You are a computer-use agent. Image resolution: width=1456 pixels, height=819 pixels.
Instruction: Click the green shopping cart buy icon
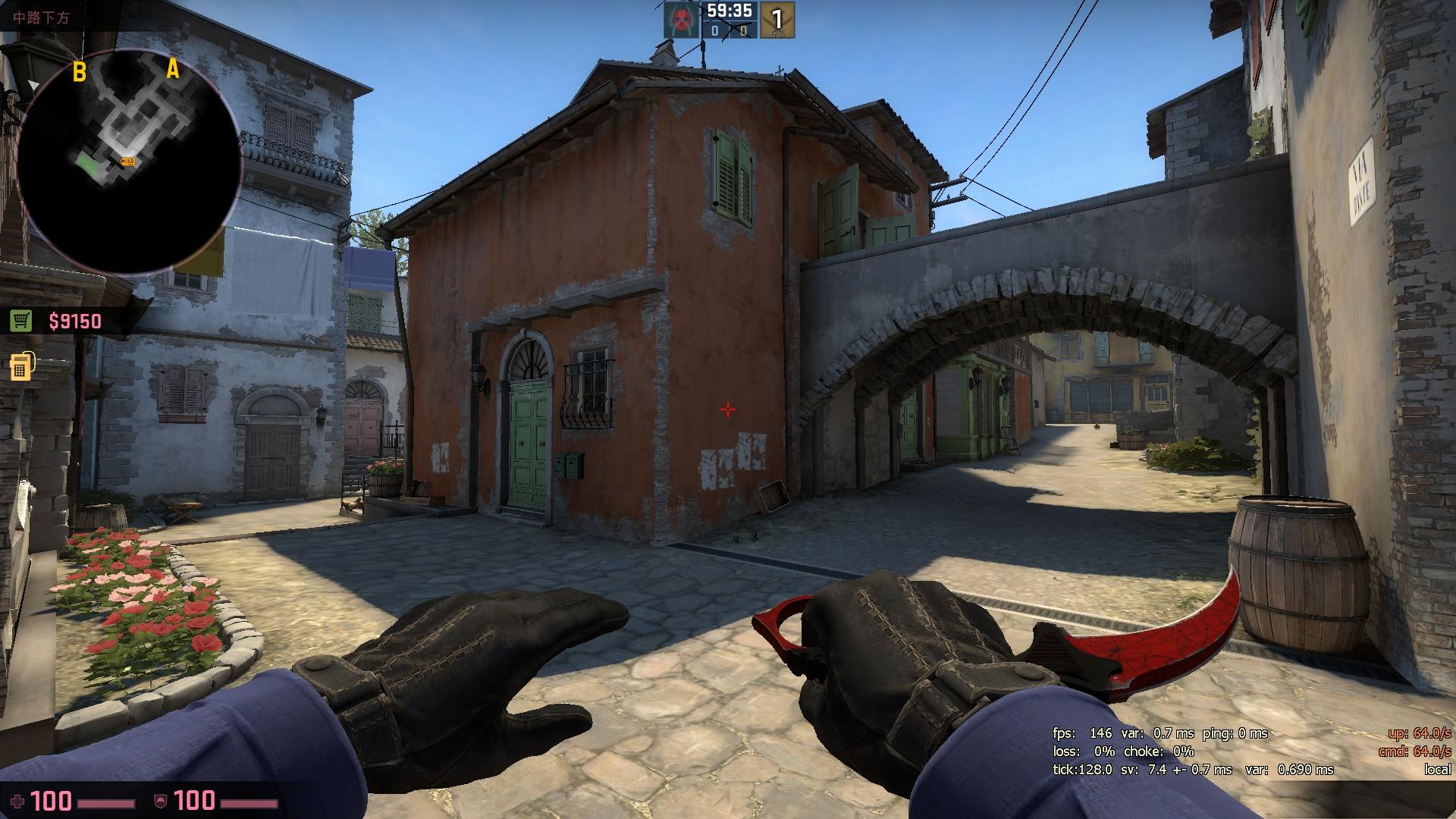(x=20, y=321)
